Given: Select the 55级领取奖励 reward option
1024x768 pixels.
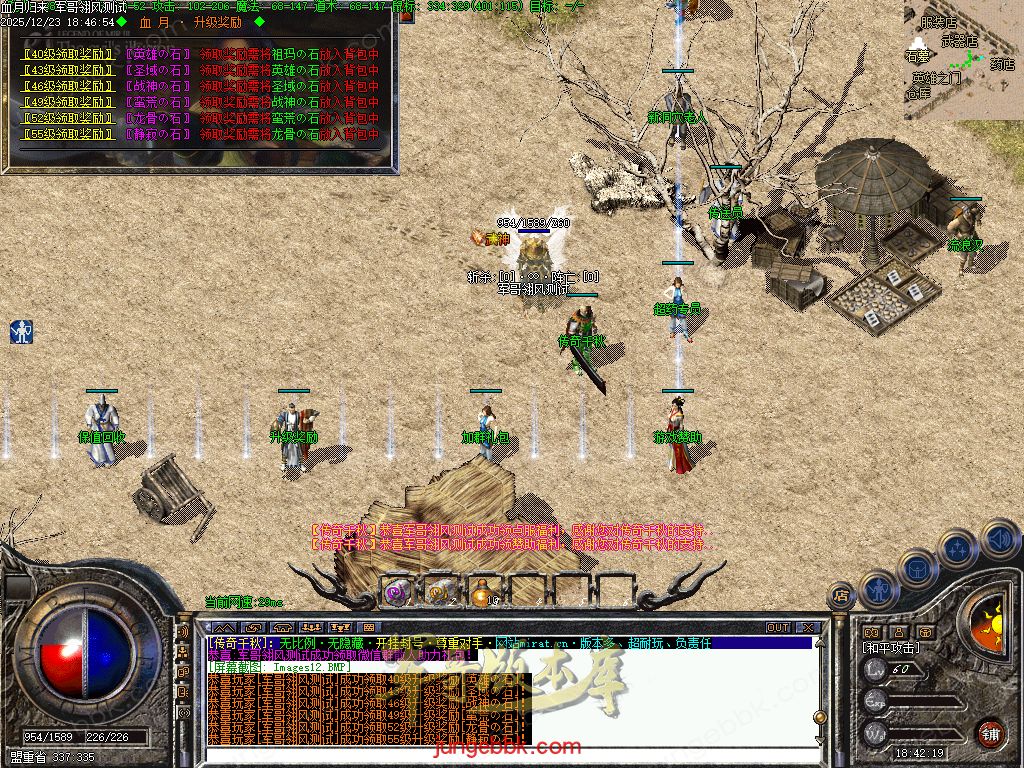Looking at the screenshot, I should [x=67, y=134].
